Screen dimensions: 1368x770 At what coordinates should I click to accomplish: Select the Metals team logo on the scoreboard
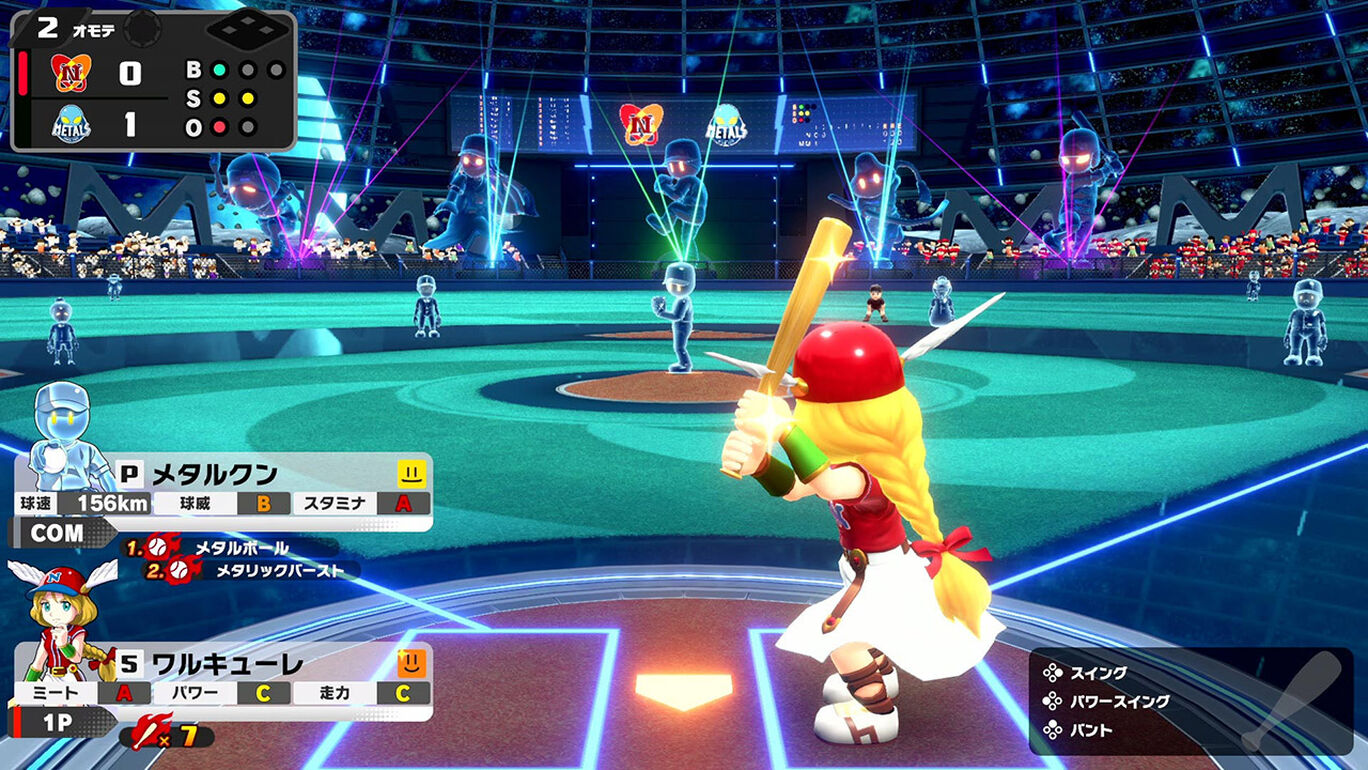[x=70, y=123]
